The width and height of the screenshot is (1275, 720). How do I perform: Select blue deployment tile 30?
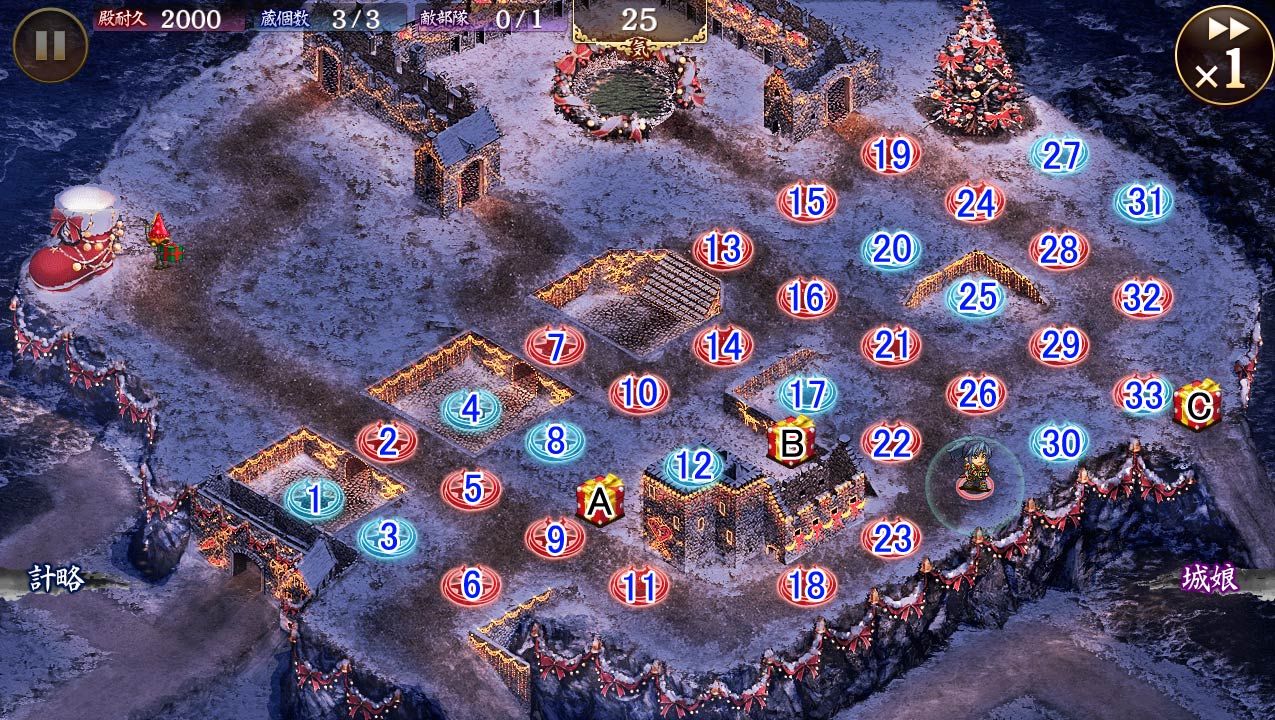(x=1060, y=441)
